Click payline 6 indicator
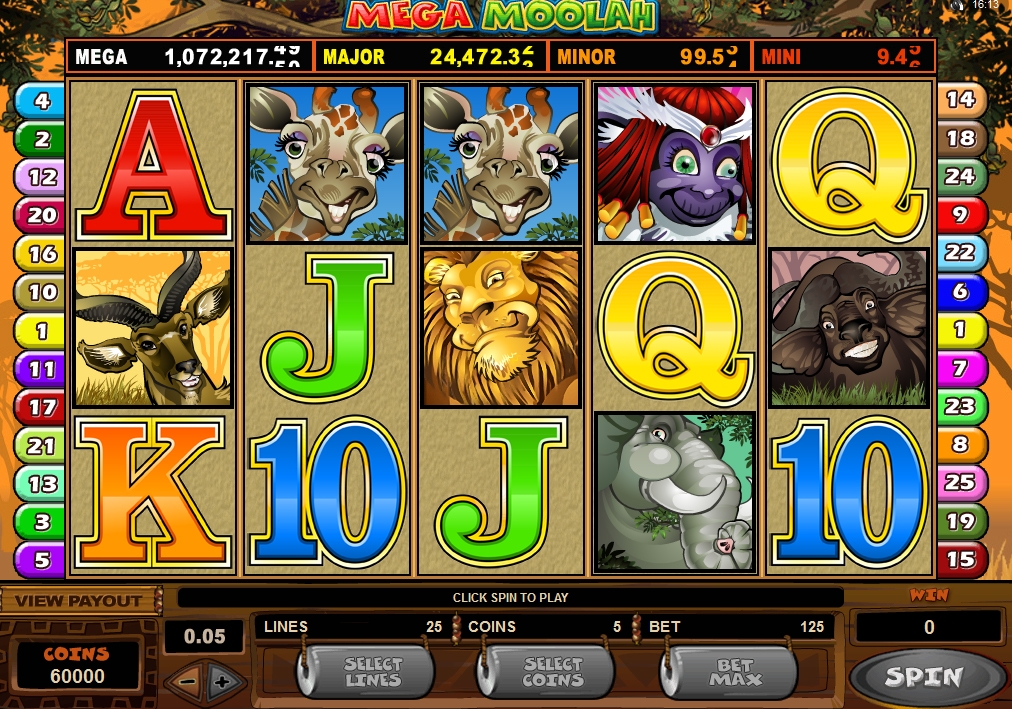This screenshot has height=709, width=1012. pyautogui.click(x=960, y=291)
